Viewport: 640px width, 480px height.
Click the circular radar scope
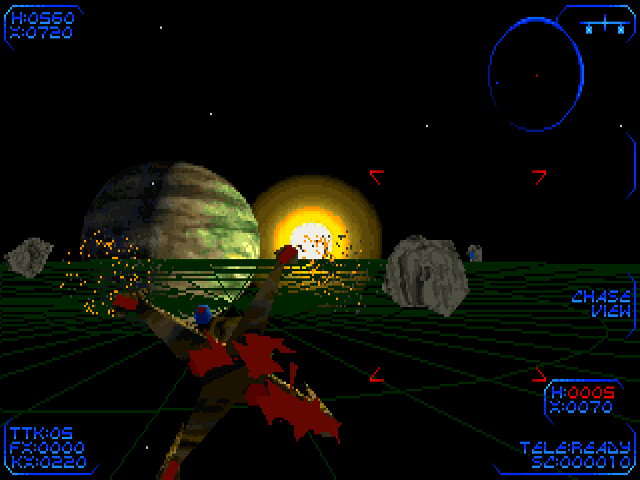(535, 75)
